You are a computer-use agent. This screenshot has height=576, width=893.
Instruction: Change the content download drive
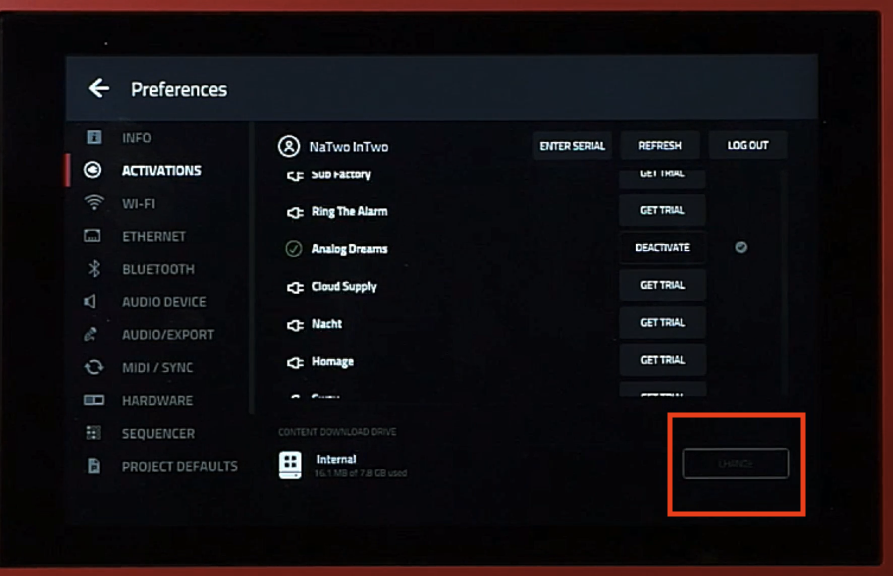(735, 464)
